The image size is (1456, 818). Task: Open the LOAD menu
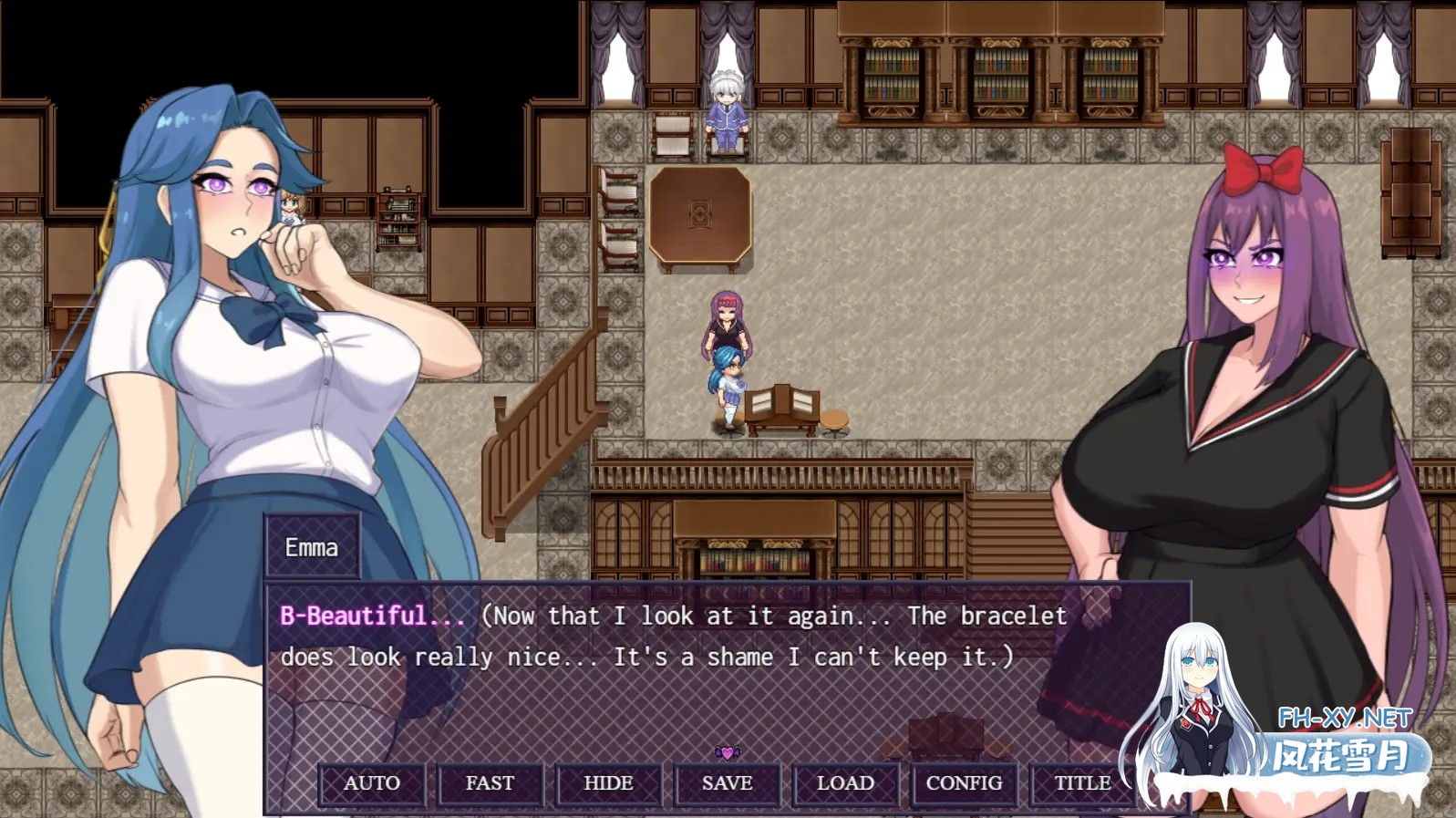point(845,783)
